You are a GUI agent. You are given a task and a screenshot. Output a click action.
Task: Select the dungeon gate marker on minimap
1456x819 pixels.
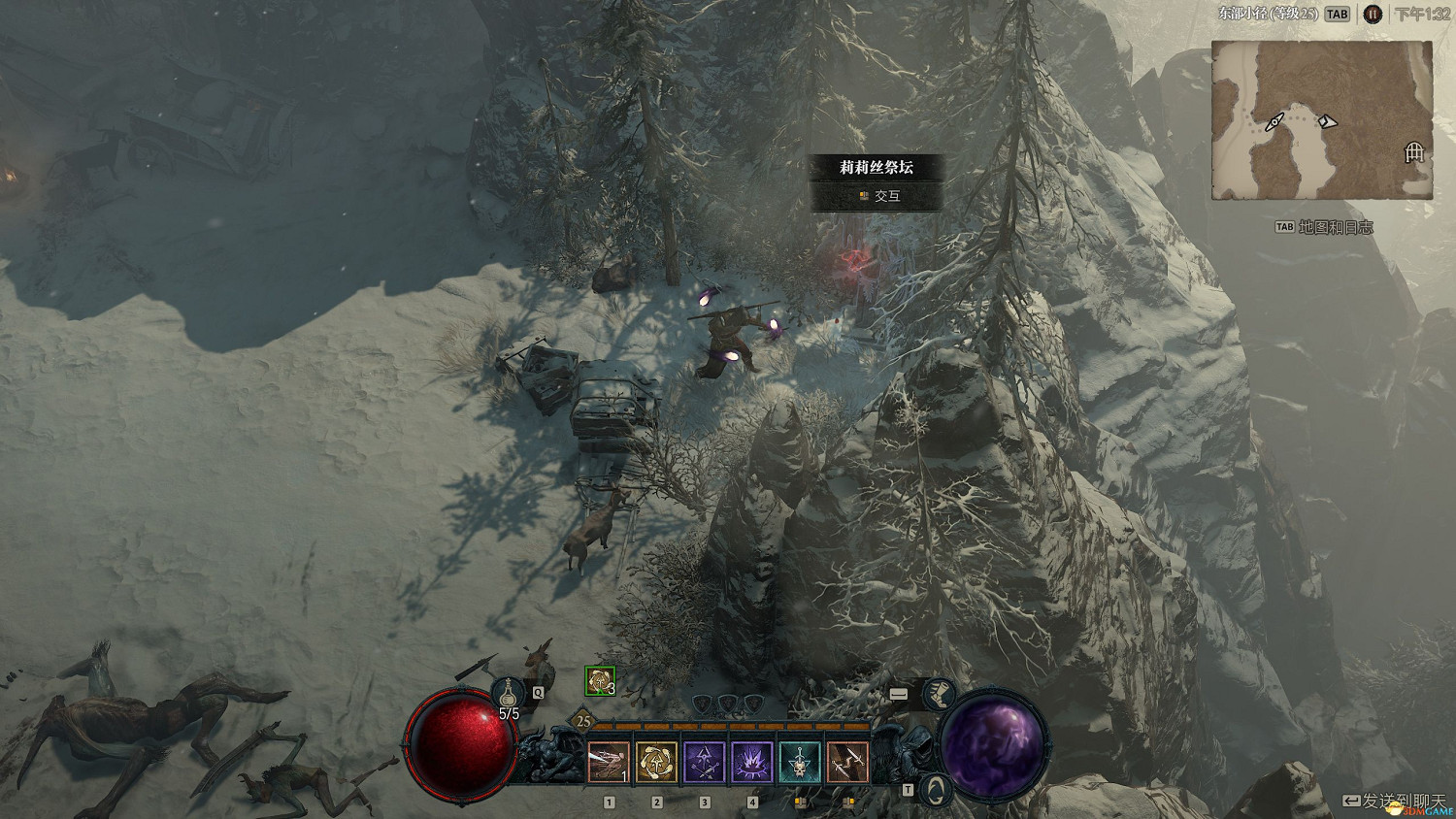point(1414,152)
